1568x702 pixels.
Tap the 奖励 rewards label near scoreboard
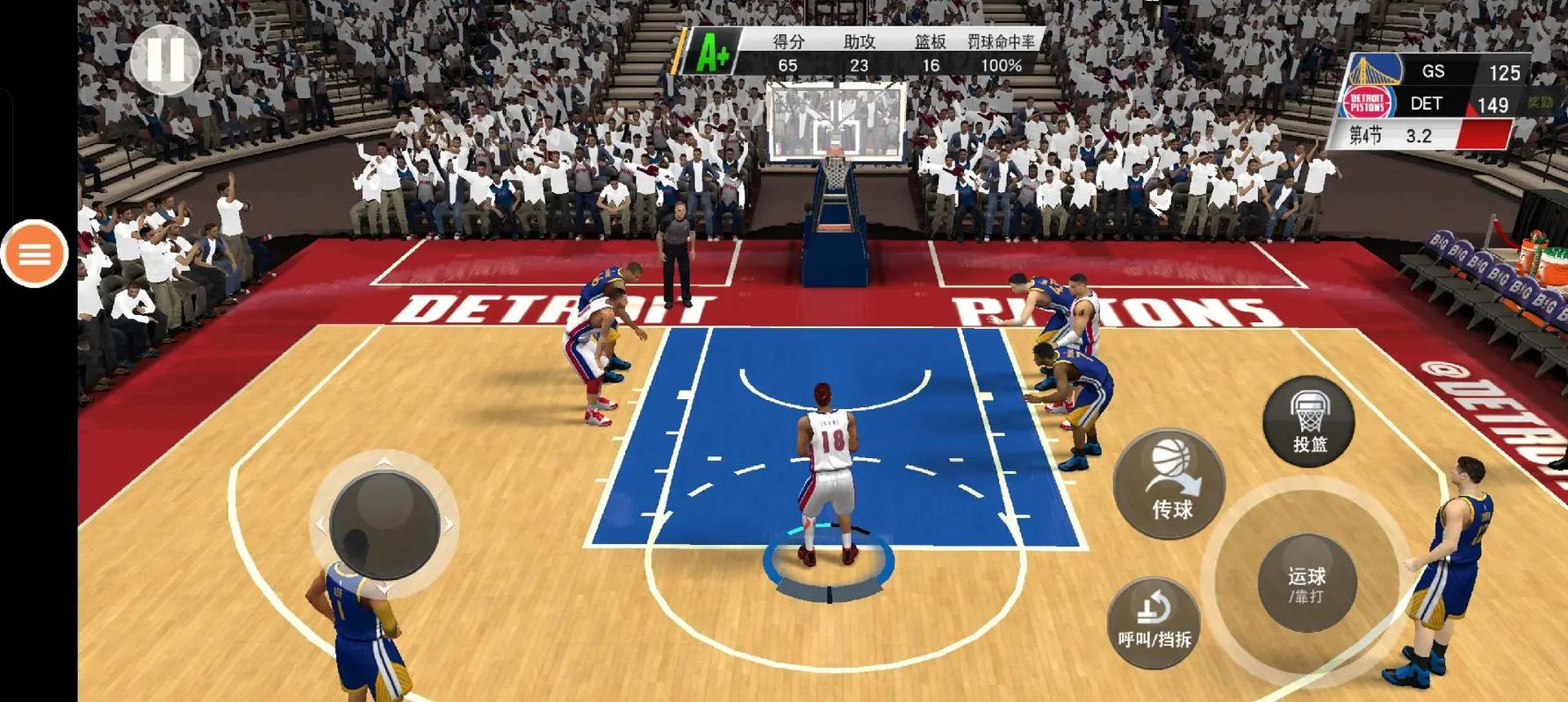click(x=1538, y=103)
